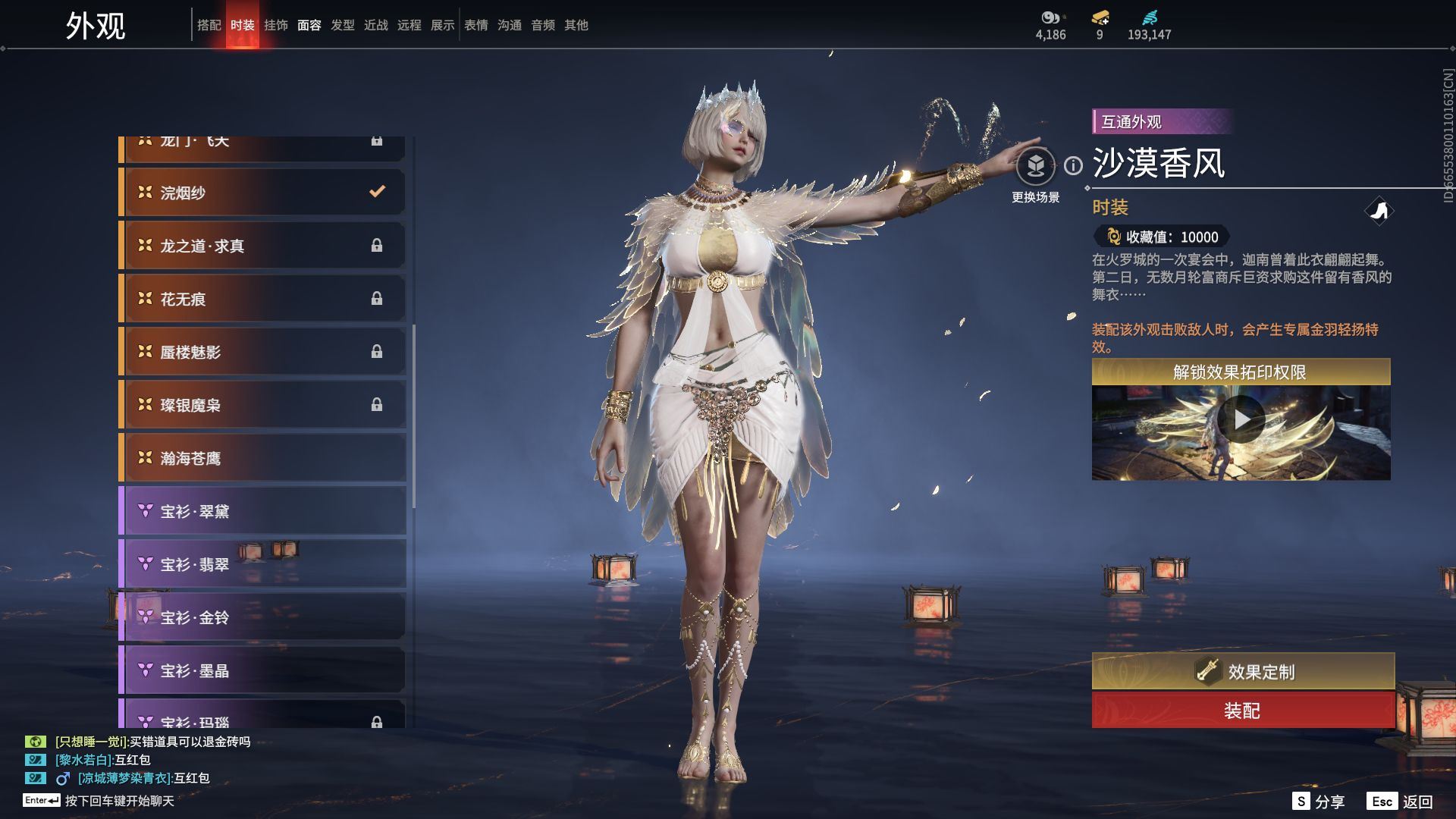Choose the 宝衫·翠黛 outfit
This screenshot has width=1456, height=819.
262,511
